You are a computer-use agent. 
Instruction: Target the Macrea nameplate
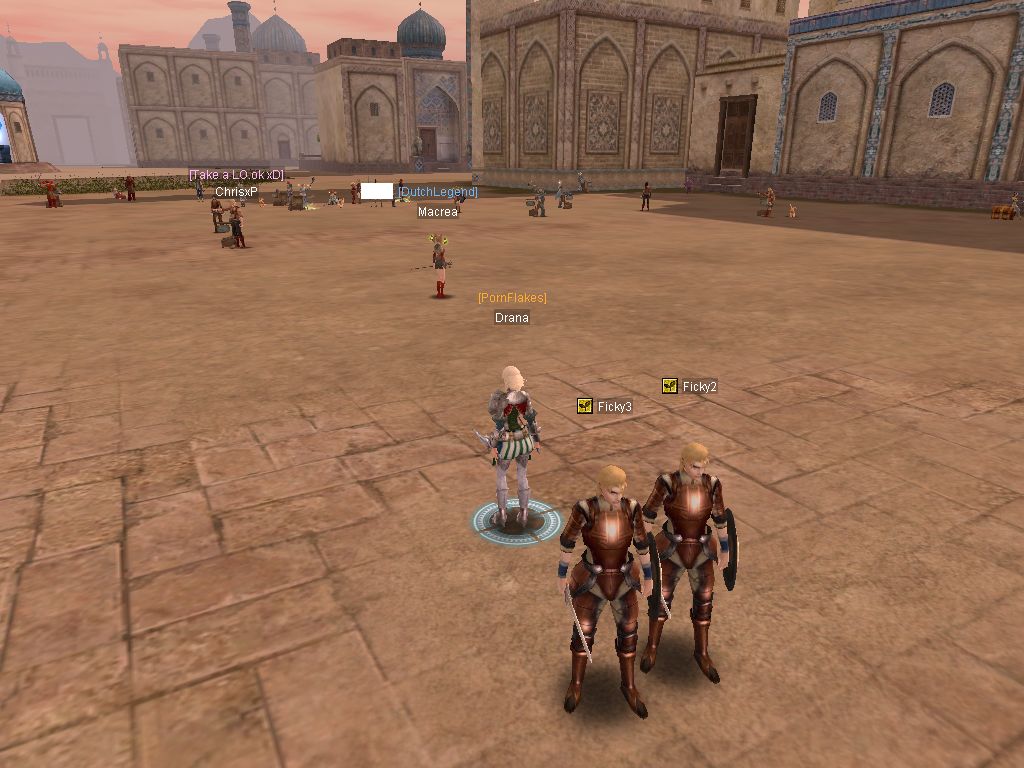pos(437,212)
